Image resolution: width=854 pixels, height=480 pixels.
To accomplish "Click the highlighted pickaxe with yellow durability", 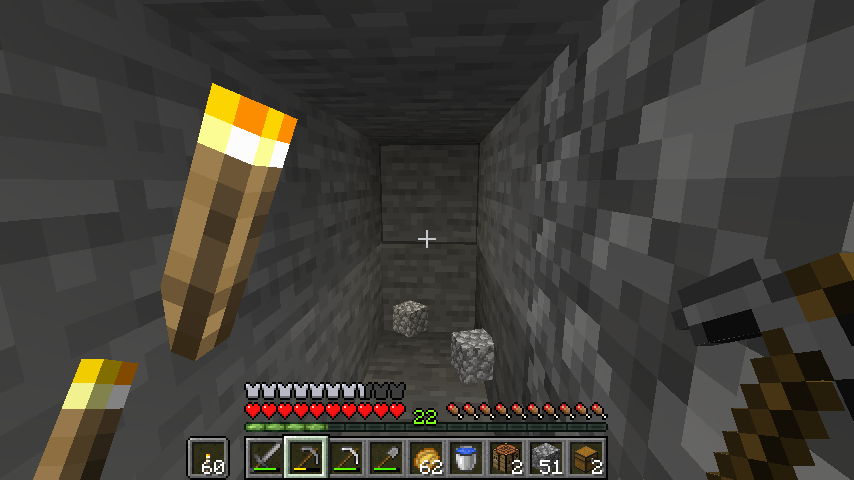I will 306,458.
